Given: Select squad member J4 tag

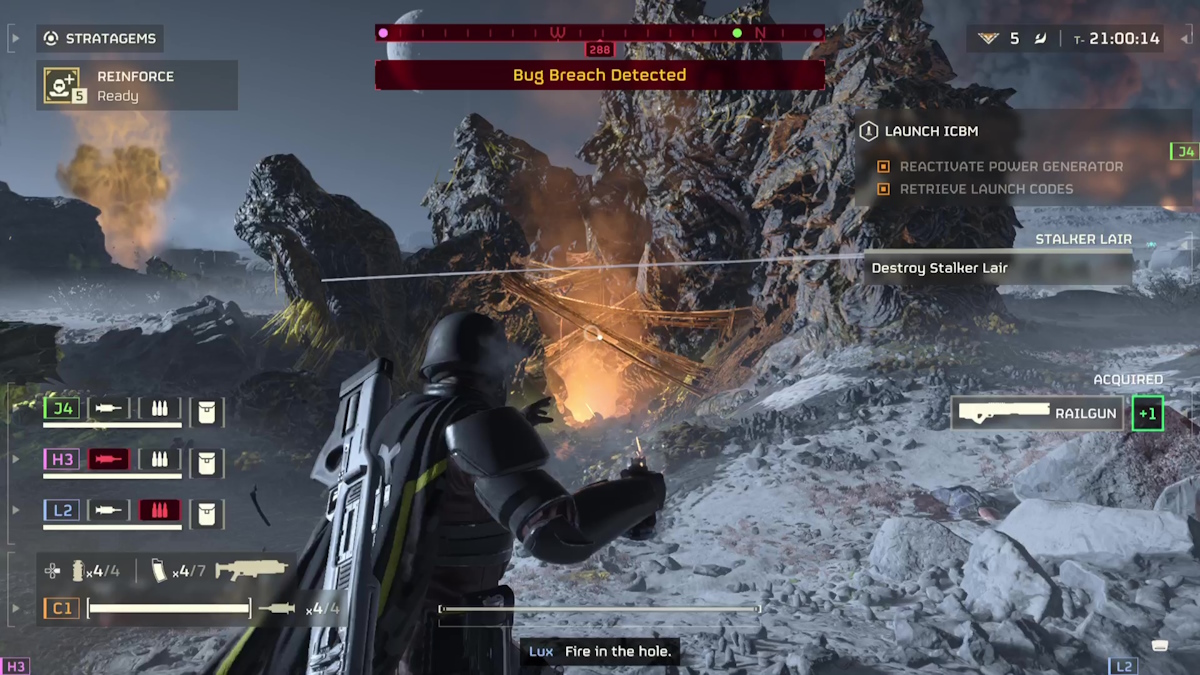Looking at the screenshot, I should [62, 408].
